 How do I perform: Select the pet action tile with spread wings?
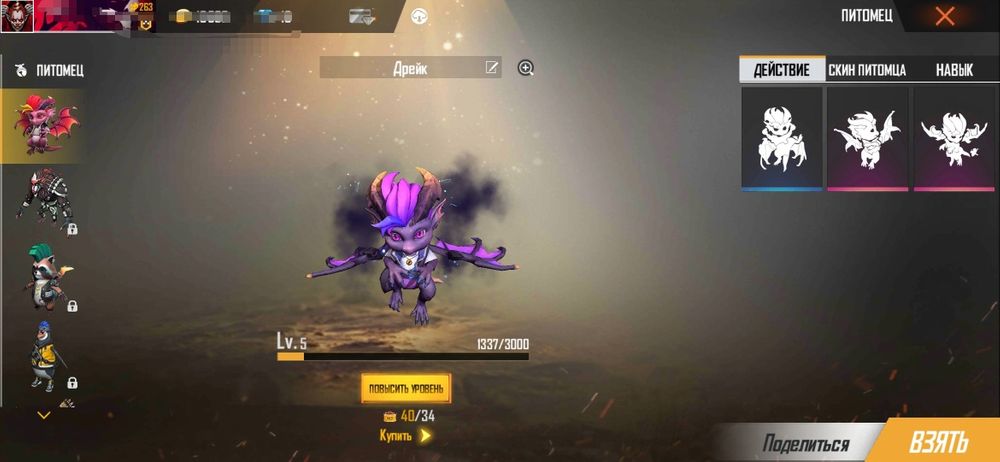point(867,137)
